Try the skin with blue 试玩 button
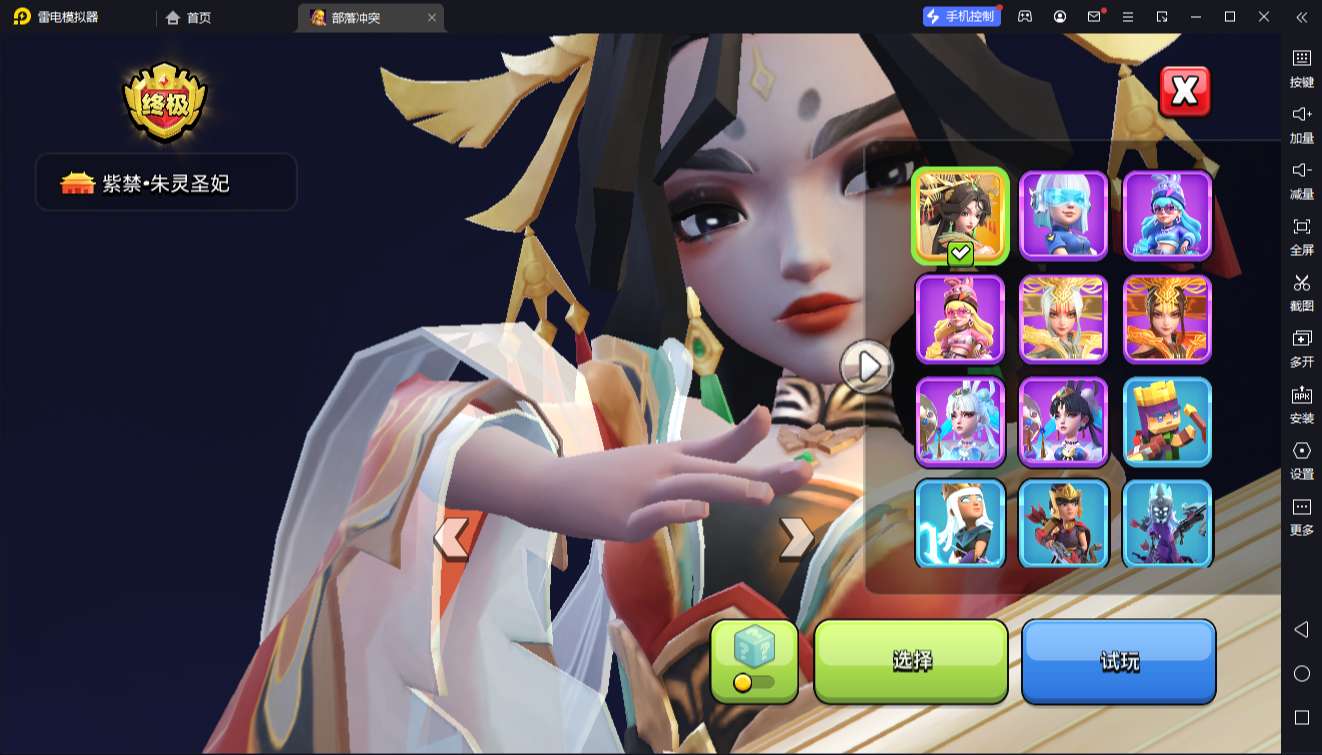The image size is (1322, 755). pos(1118,660)
